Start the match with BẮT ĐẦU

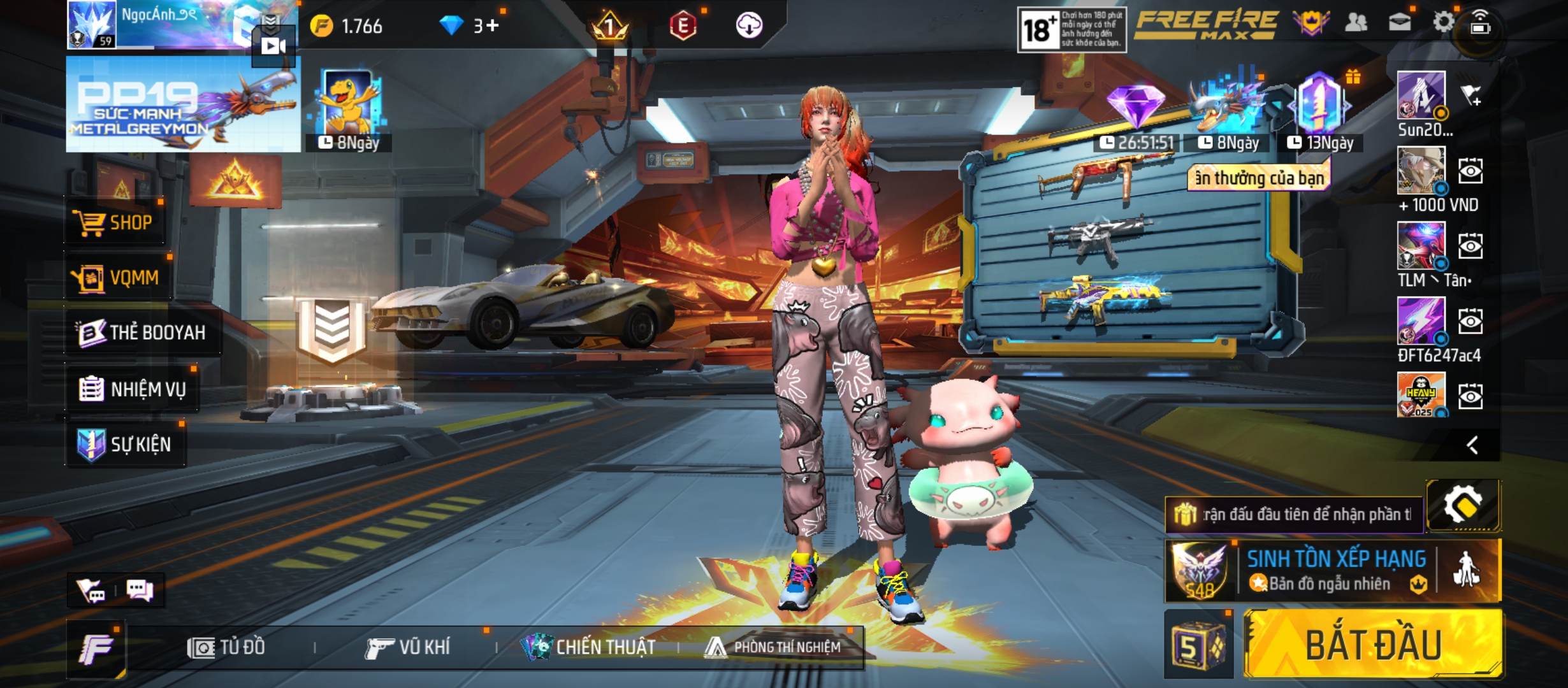(1373, 645)
